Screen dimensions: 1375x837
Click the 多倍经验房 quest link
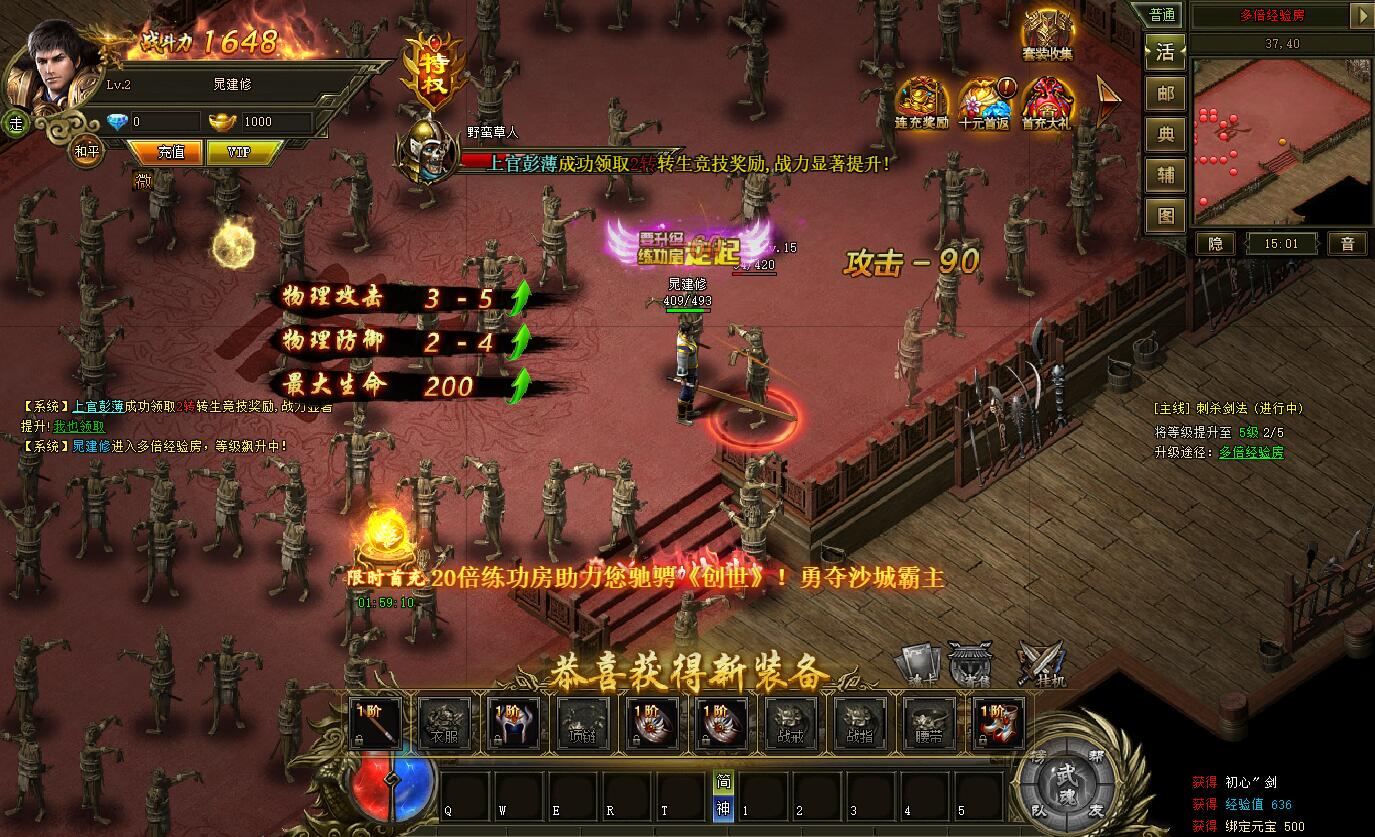(x=1251, y=452)
